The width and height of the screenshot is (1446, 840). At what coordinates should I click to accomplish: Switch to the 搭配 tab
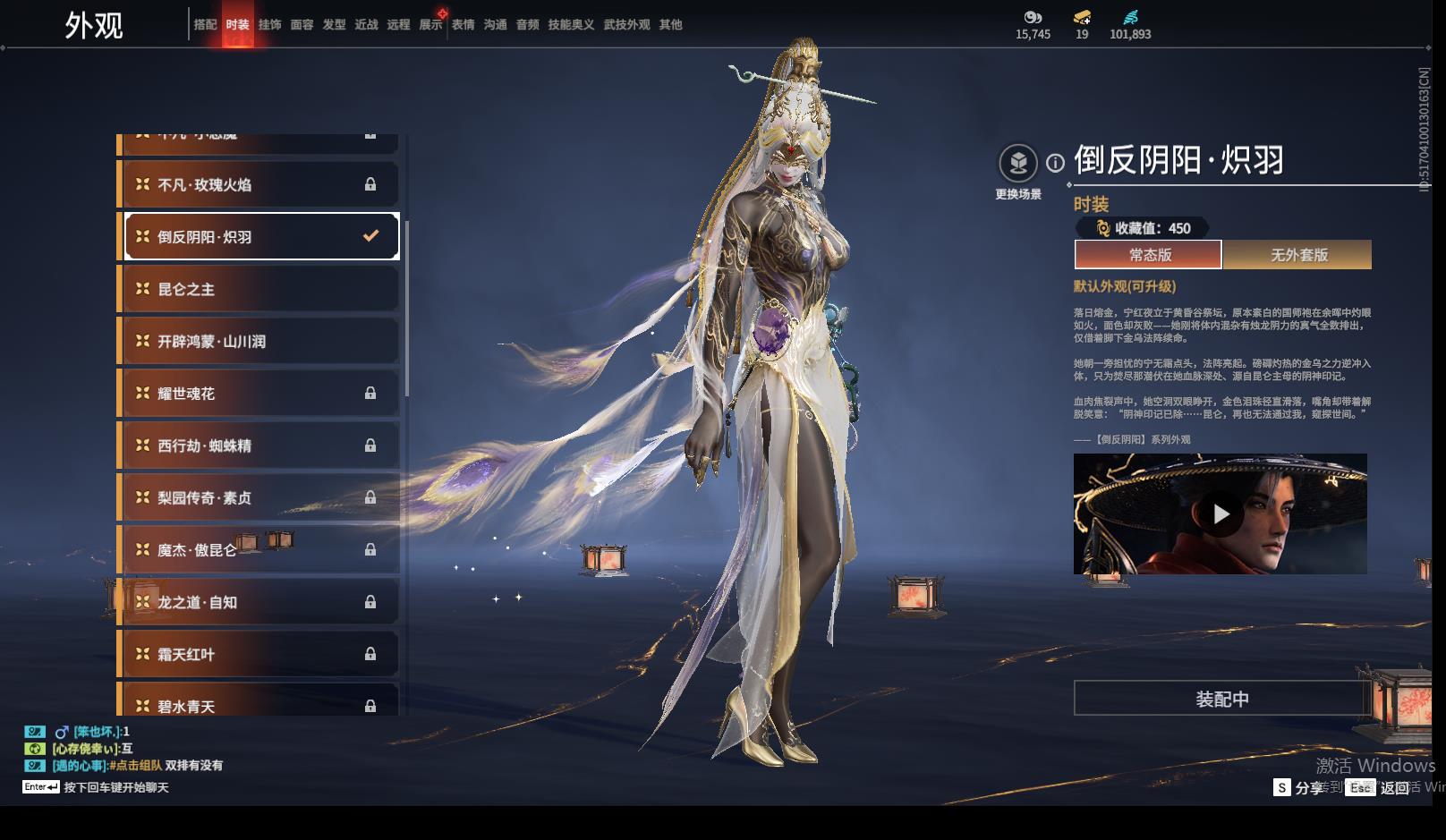(x=205, y=25)
